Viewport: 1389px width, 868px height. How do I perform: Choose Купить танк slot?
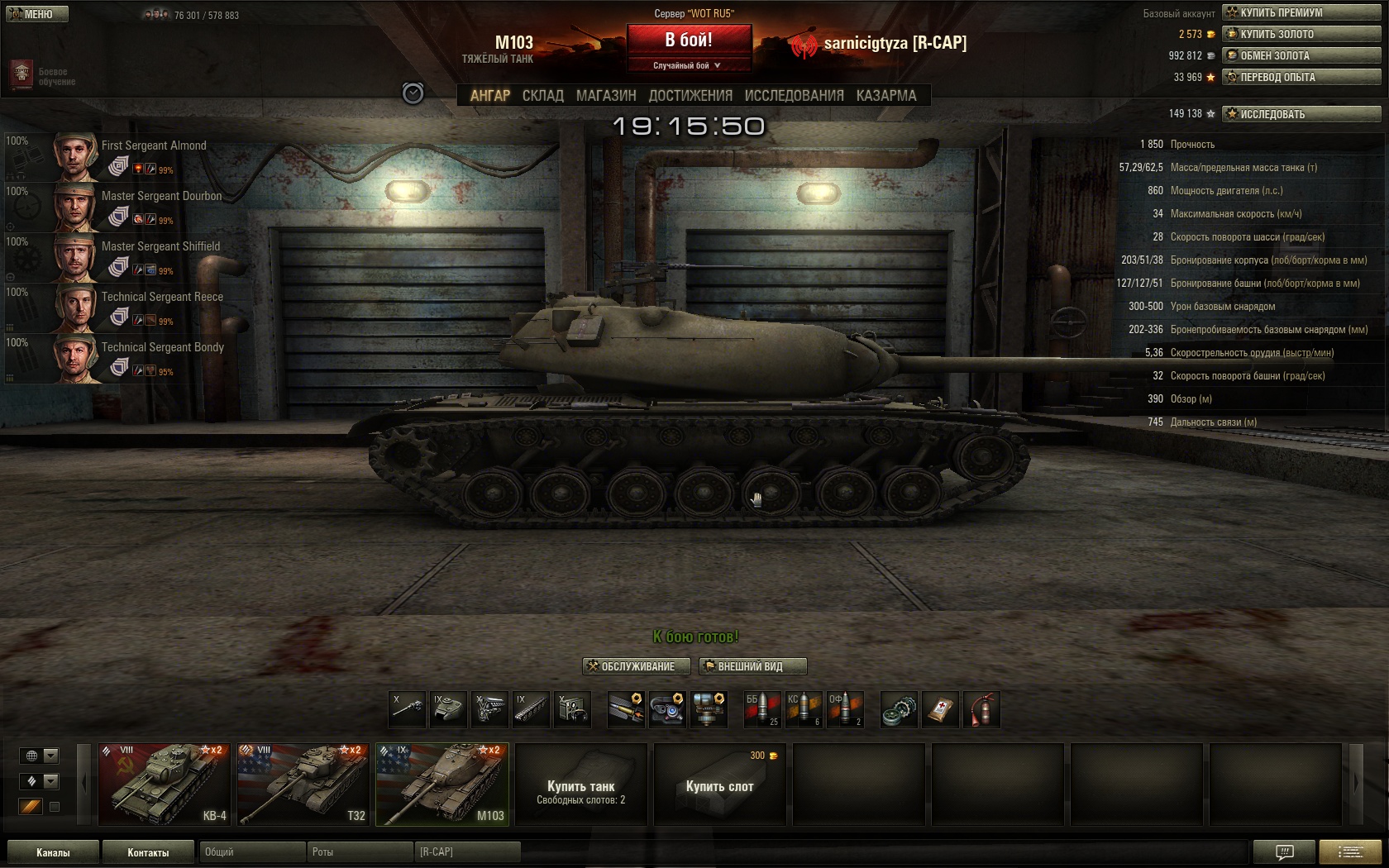tap(580, 785)
